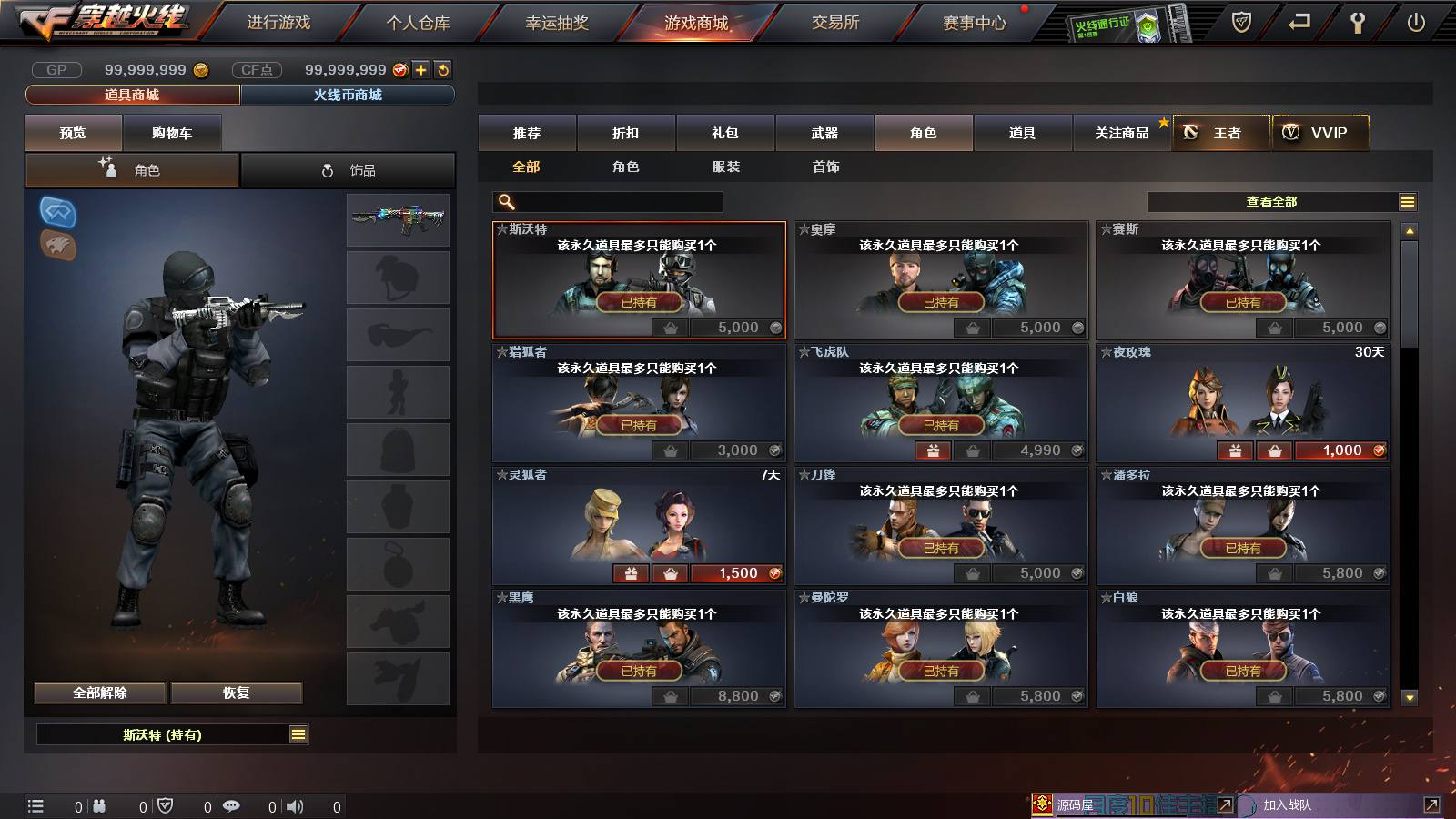1456x819 pixels.
Task: Open the 折扣 discount category
Action: (626, 133)
